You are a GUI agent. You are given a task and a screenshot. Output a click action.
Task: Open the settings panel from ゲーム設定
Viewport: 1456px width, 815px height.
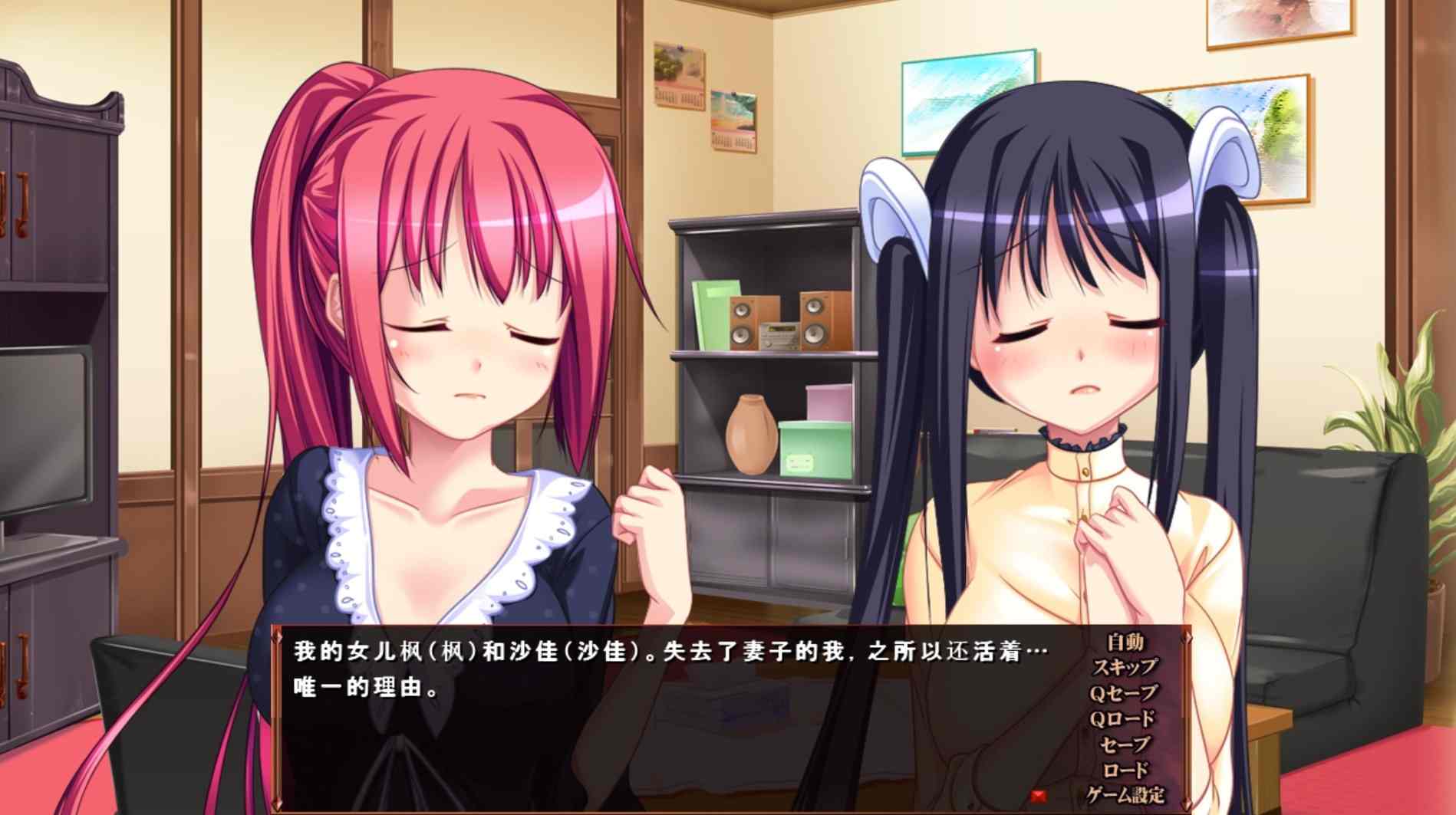click(x=1126, y=794)
